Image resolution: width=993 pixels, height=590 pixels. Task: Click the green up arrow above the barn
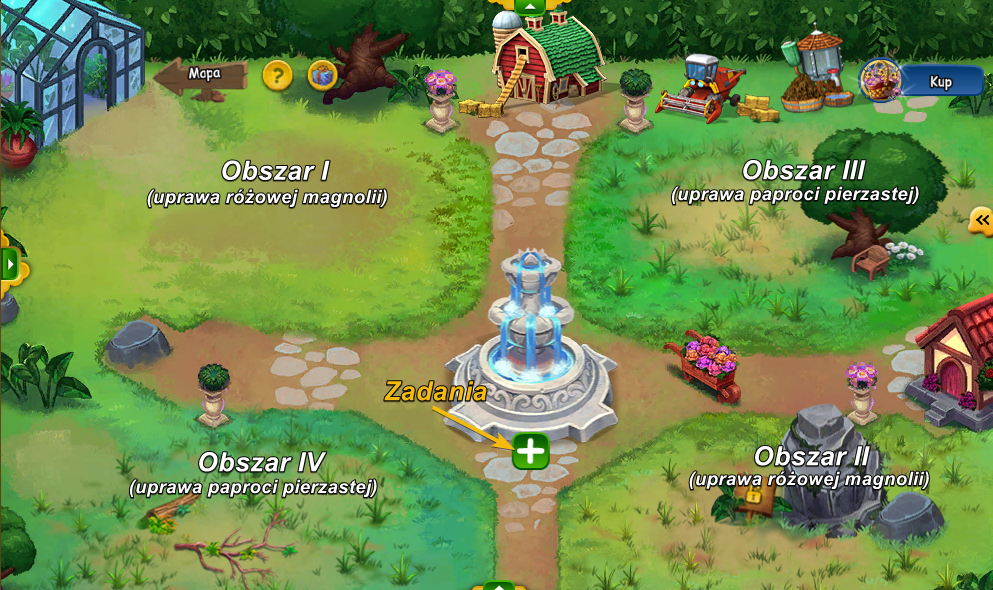pos(531,6)
